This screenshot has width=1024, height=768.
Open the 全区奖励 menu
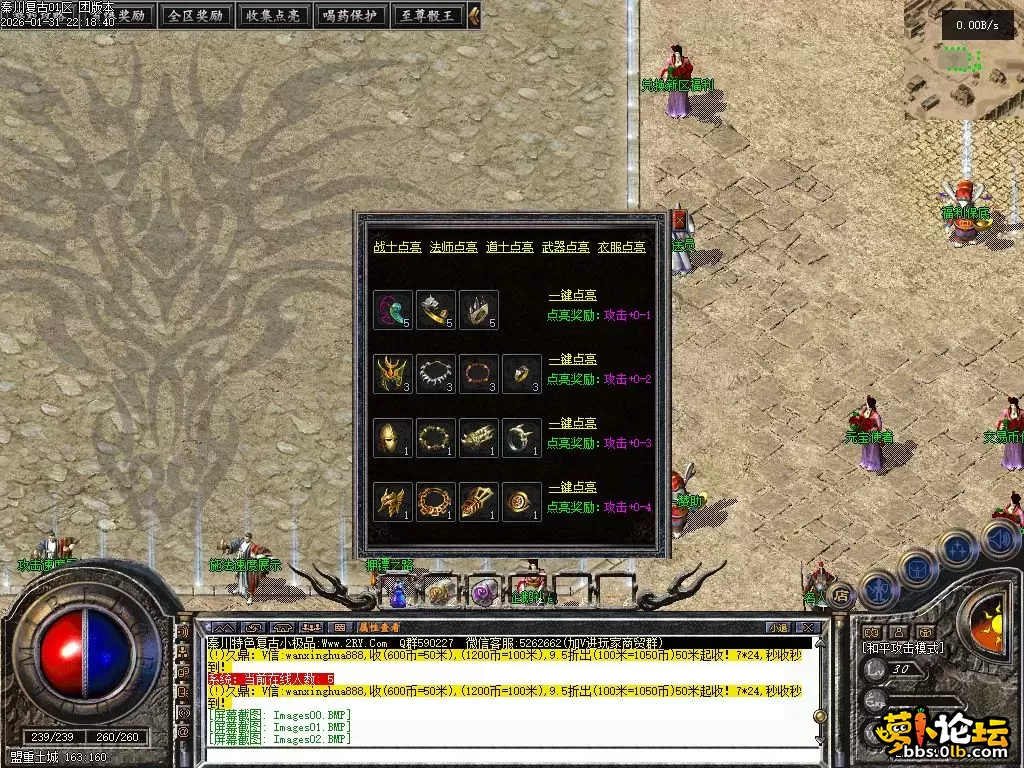[x=197, y=15]
